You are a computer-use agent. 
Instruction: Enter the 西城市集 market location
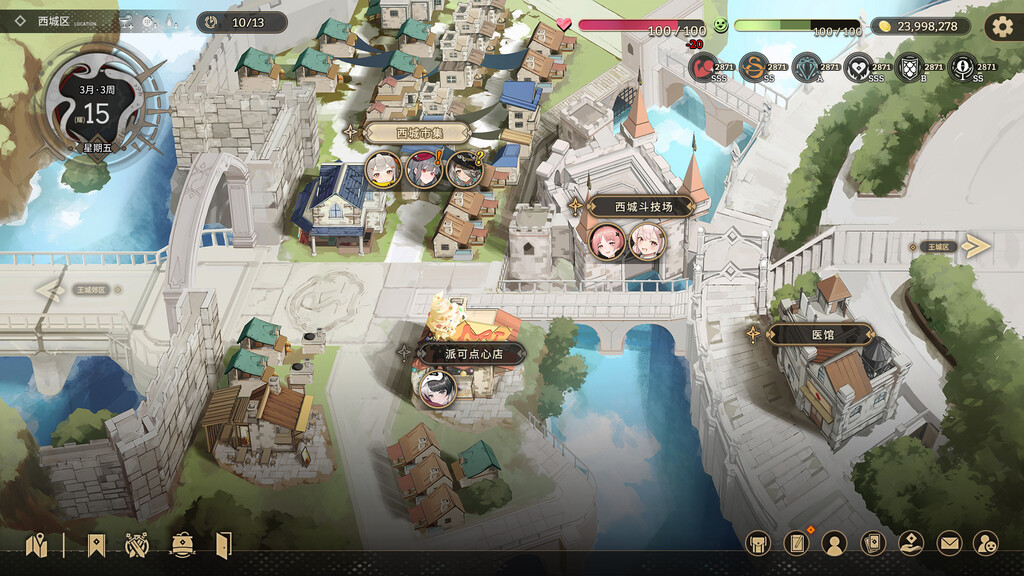[417, 132]
